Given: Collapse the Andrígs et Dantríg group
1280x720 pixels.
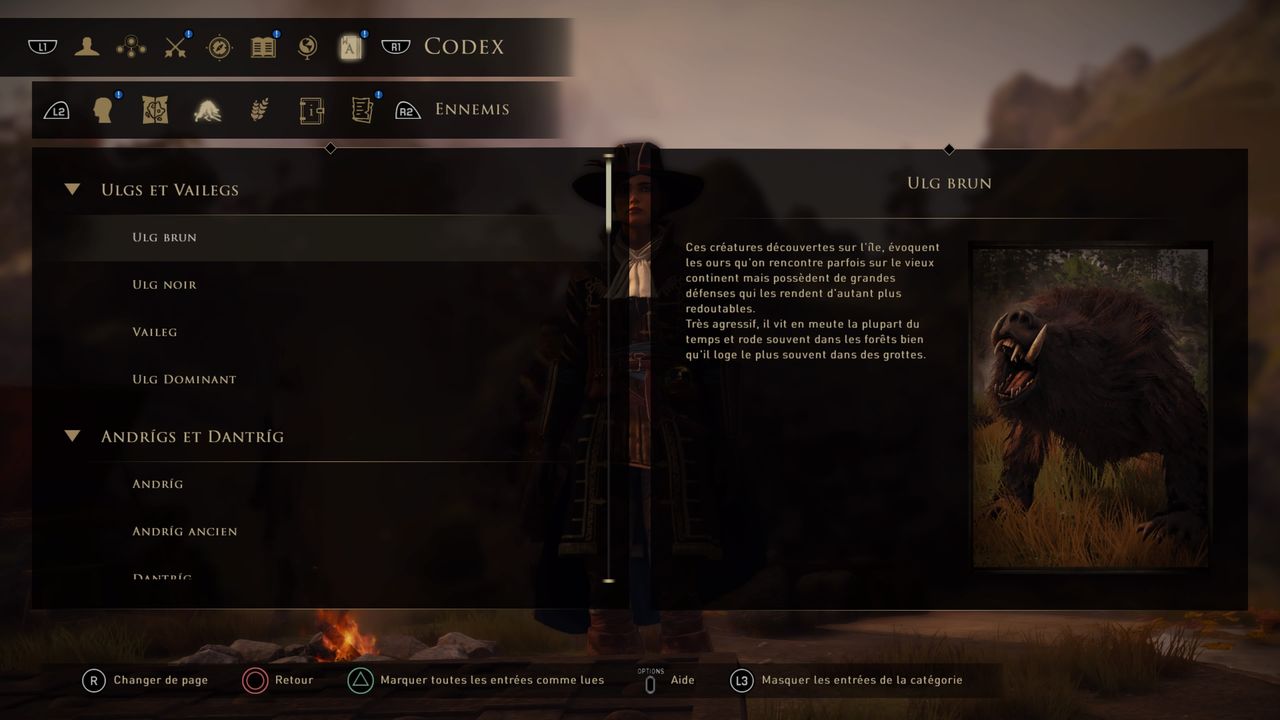Looking at the screenshot, I should [x=72, y=436].
